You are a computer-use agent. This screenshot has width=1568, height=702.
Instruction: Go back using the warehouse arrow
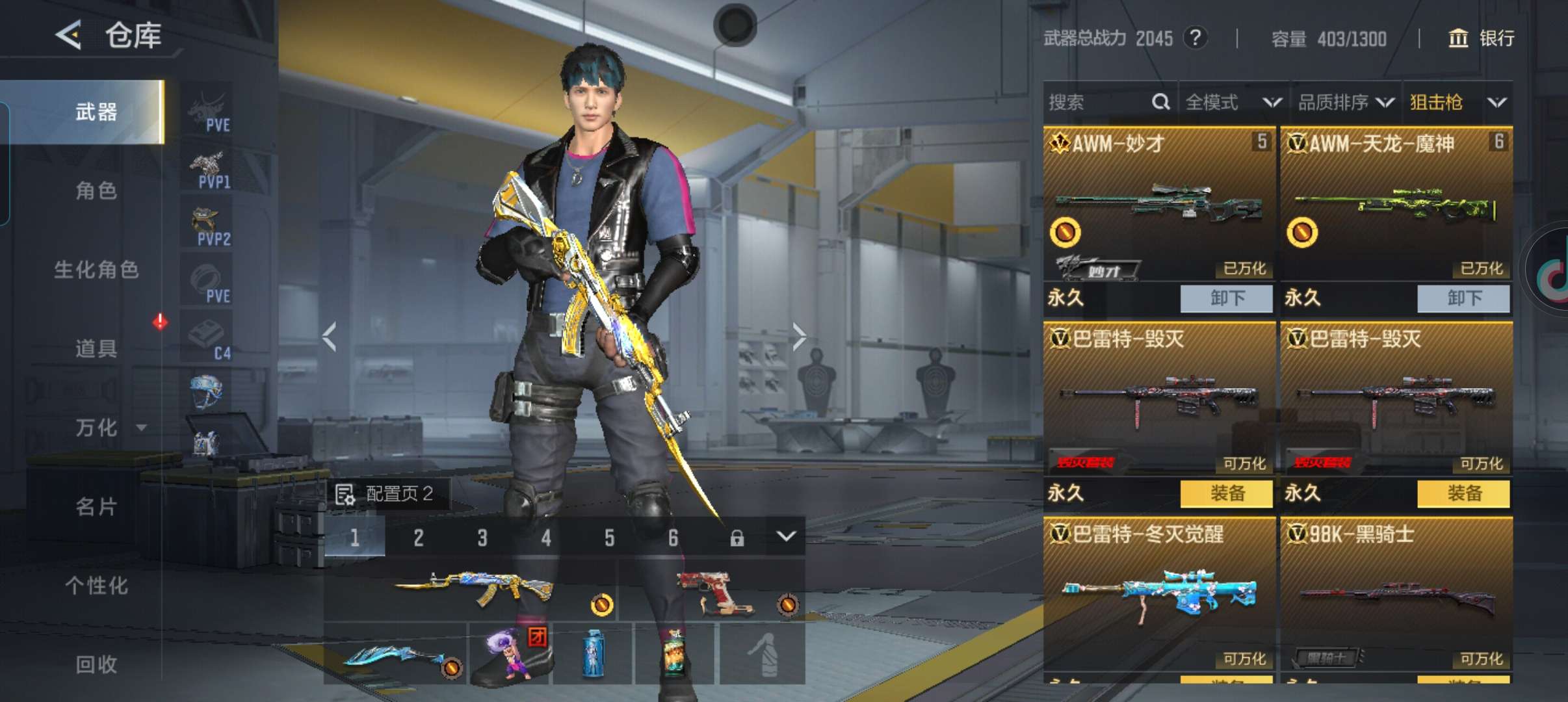69,35
